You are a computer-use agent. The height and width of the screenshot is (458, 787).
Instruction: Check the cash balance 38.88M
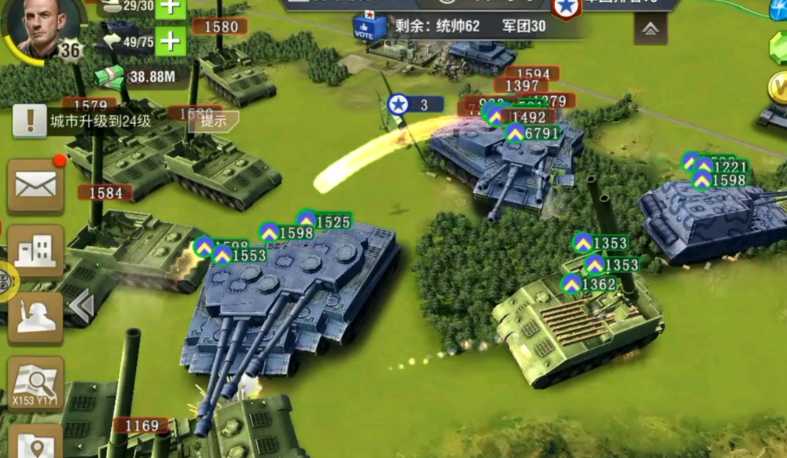pos(142,76)
